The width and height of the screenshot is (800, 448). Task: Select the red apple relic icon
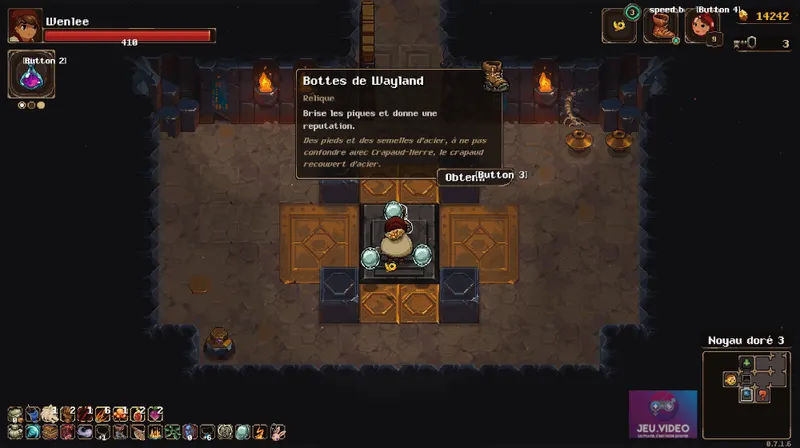138,414
